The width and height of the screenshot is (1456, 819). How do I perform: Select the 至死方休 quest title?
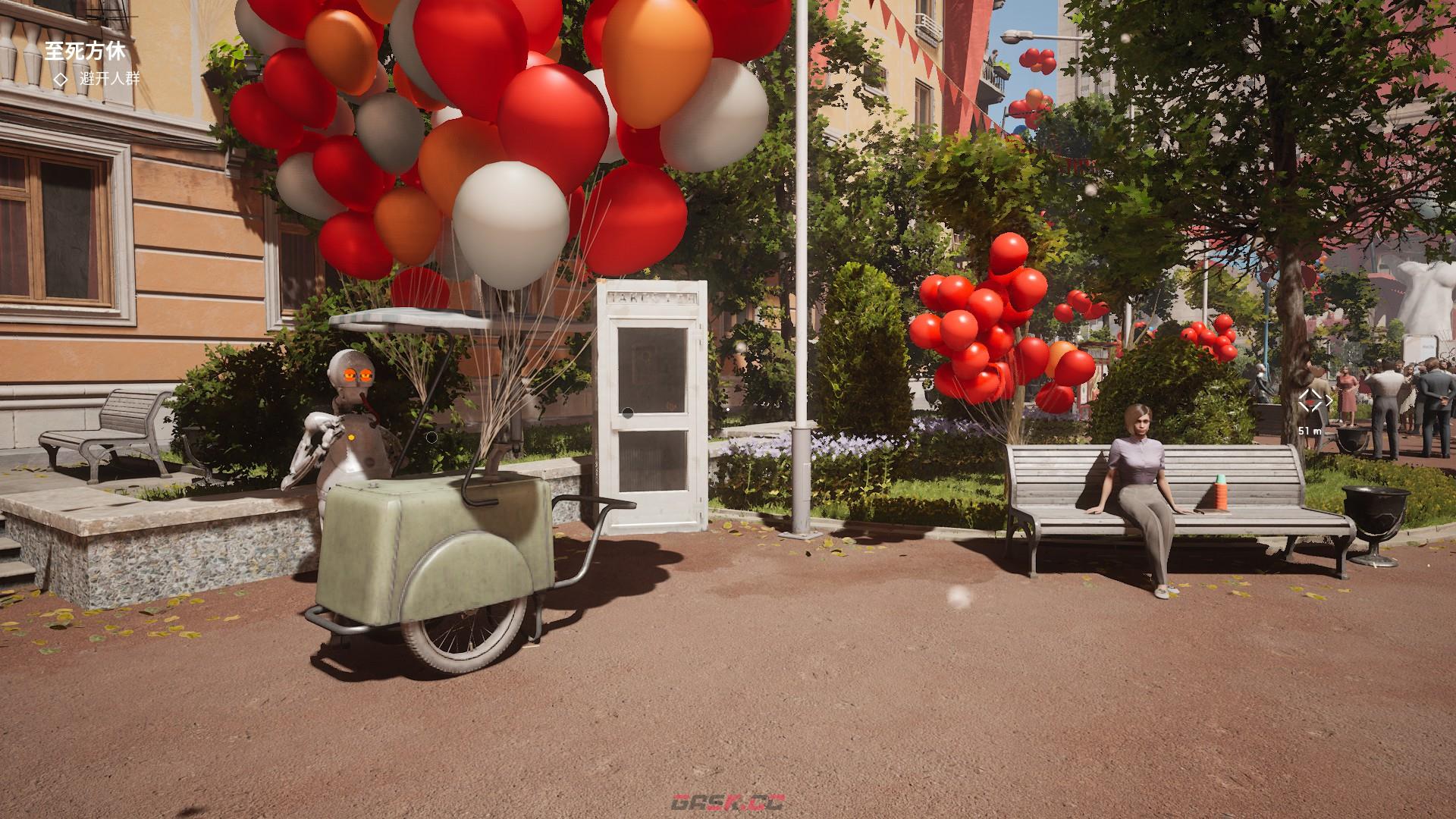click(x=84, y=52)
